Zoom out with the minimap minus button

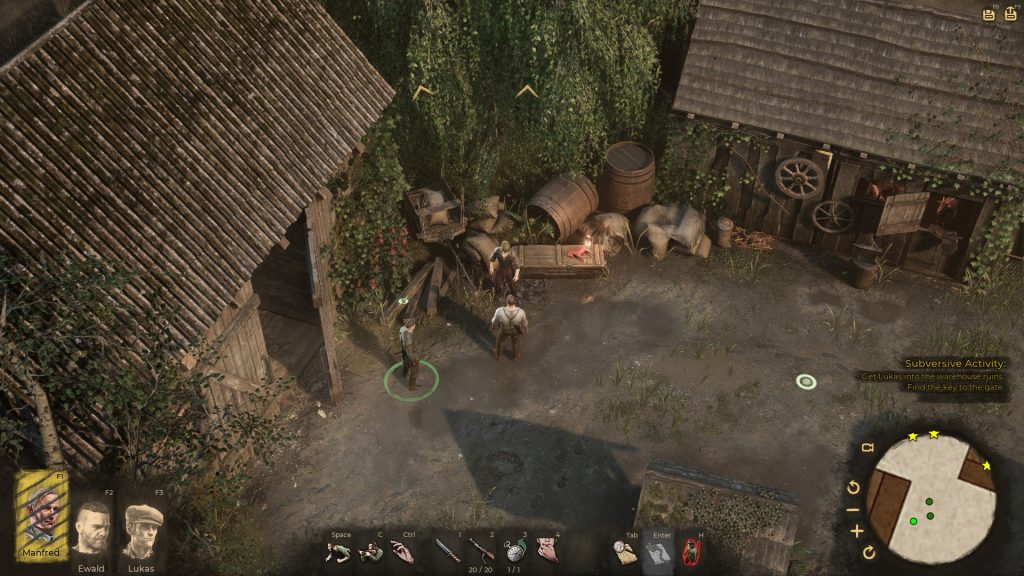(853, 509)
